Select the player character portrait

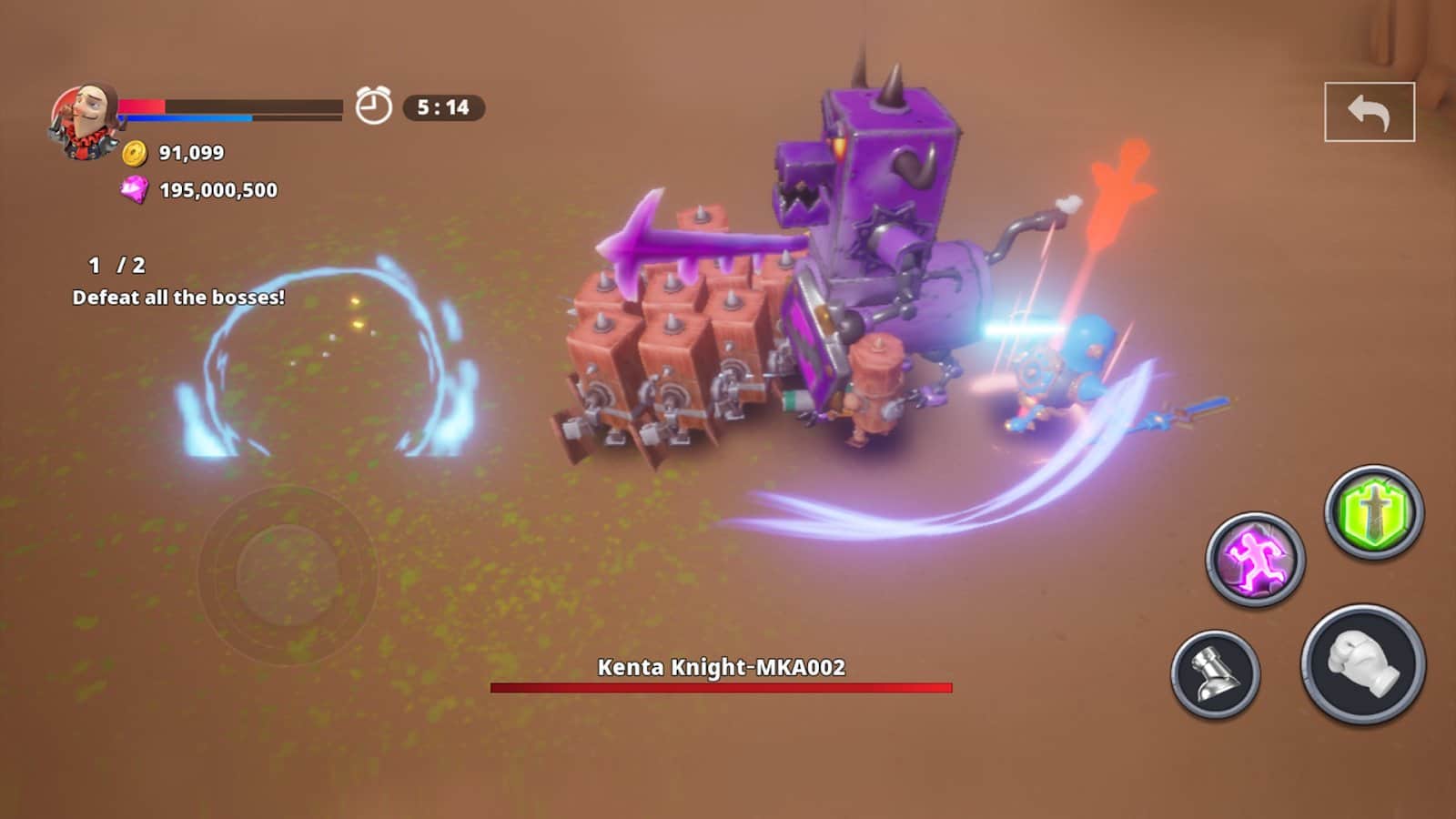click(x=85, y=121)
